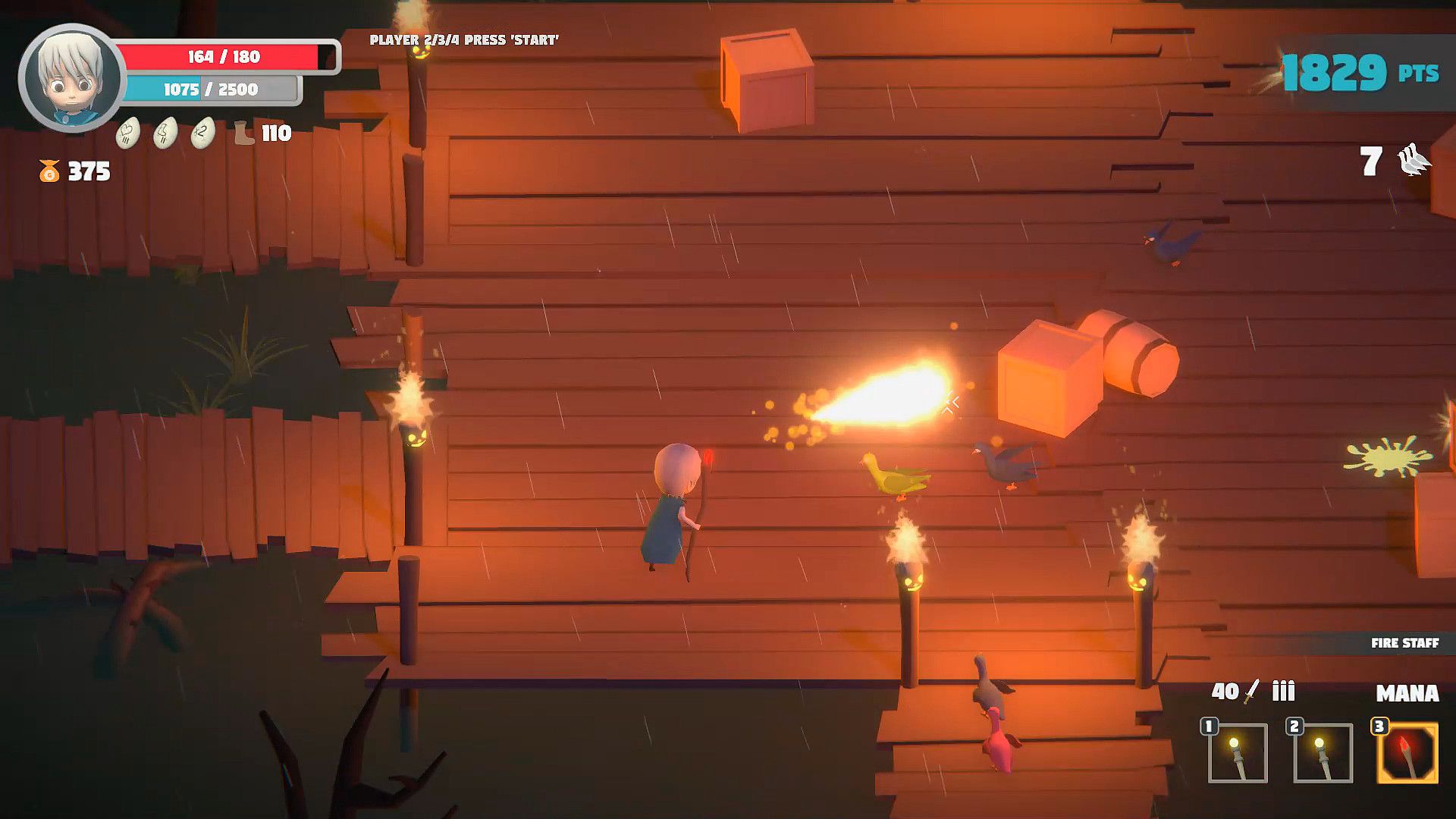Click the white bird counter icon

click(x=1413, y=161)
